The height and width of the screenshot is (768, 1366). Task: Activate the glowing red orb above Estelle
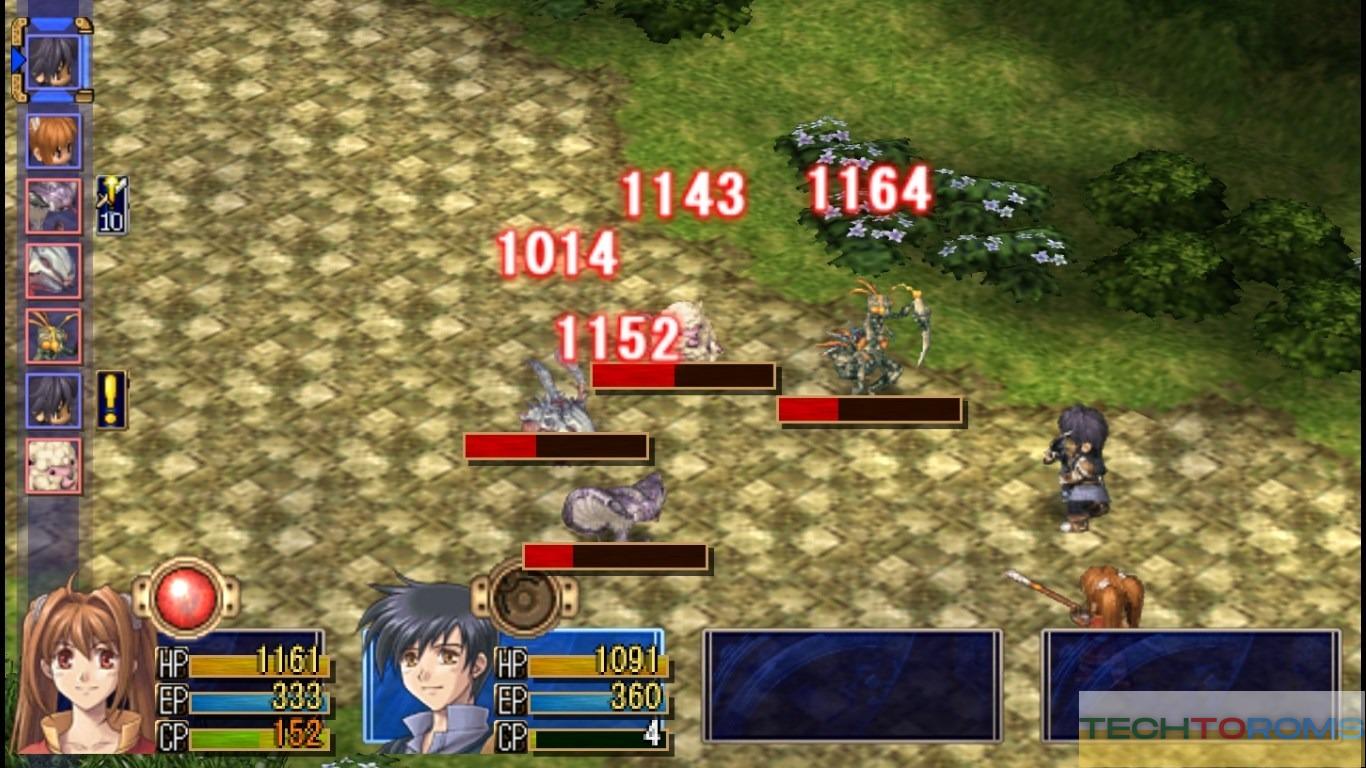tap(186, 597)
